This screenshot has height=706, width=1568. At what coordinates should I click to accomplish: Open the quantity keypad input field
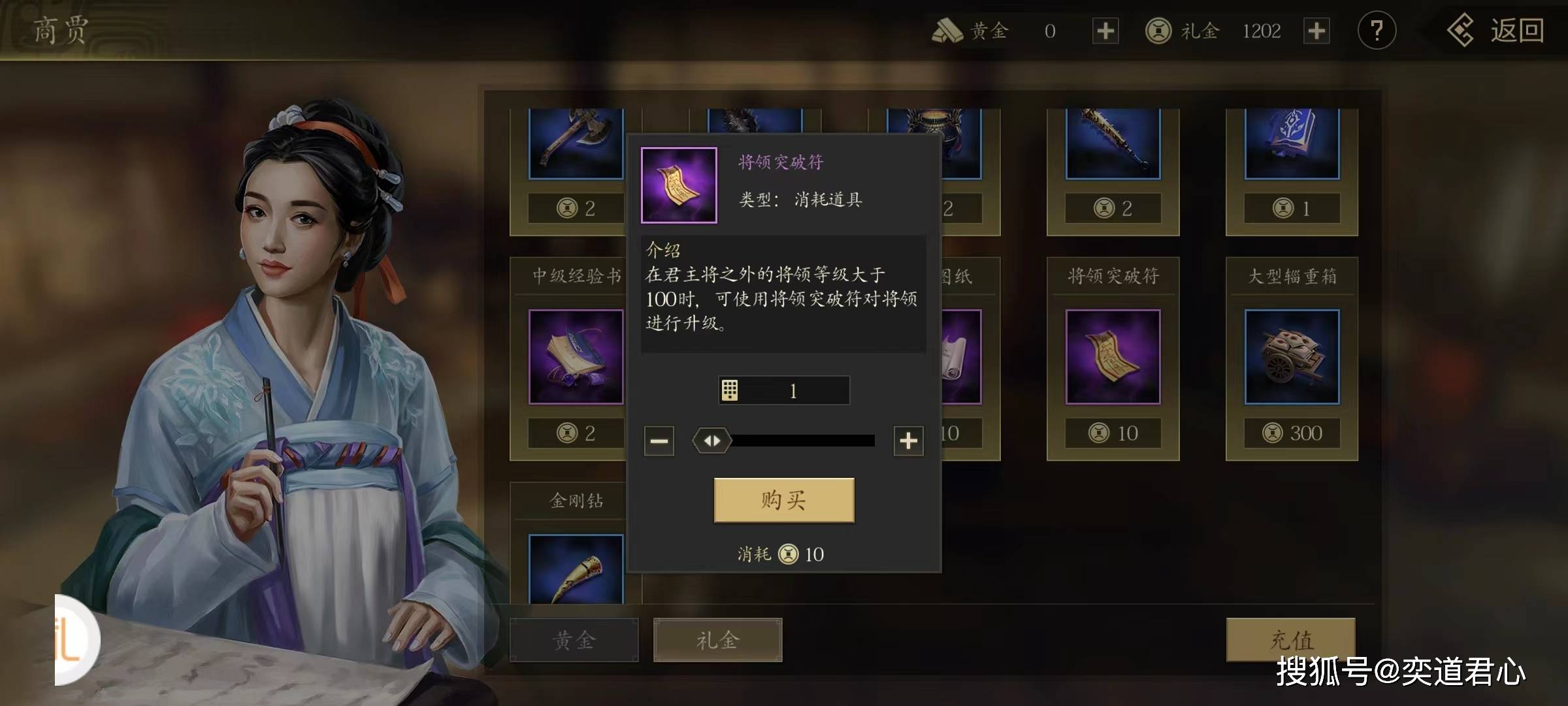click(x=783, y=391)
